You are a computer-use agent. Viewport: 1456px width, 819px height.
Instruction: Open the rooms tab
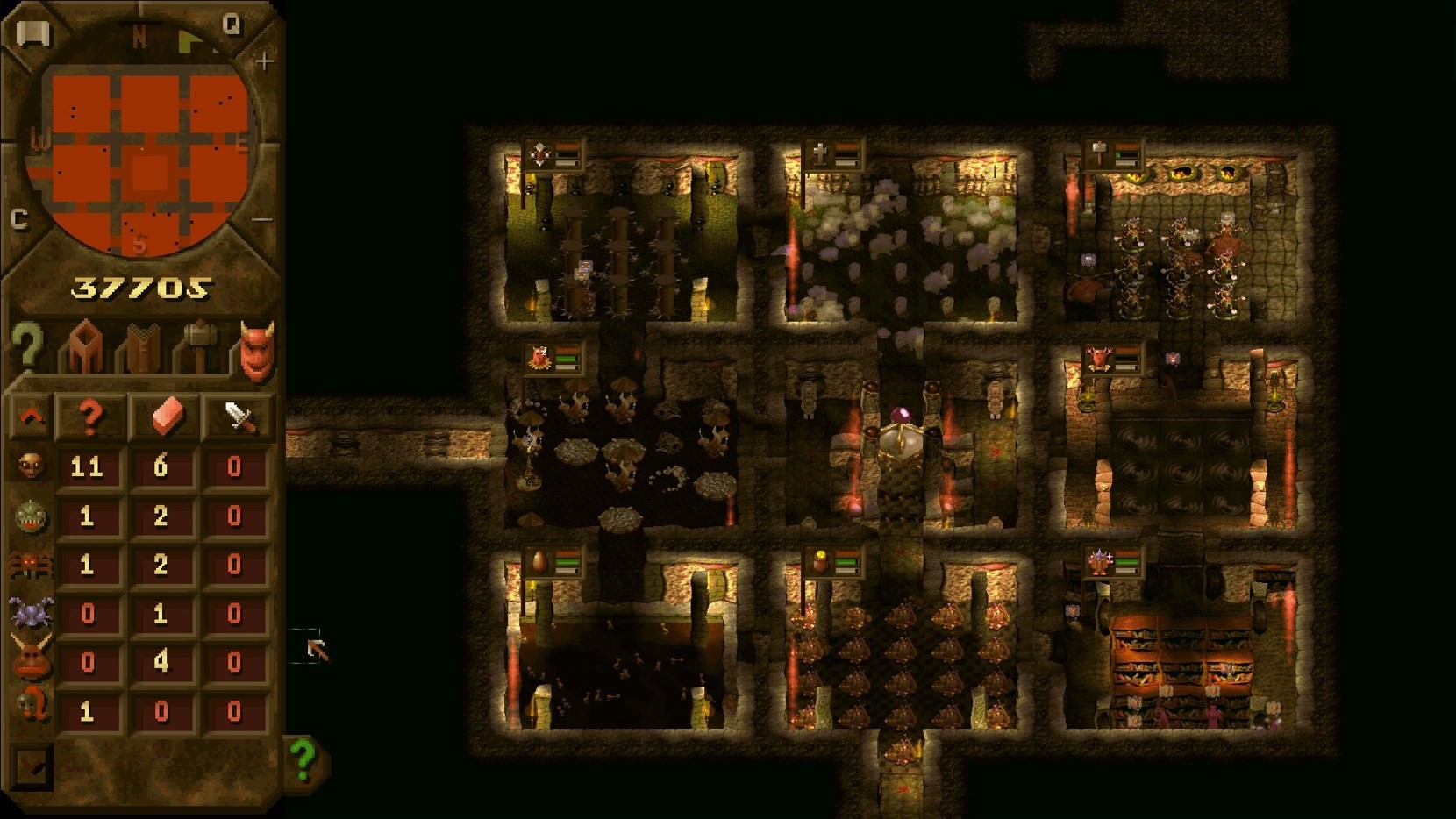coord(84,348)
